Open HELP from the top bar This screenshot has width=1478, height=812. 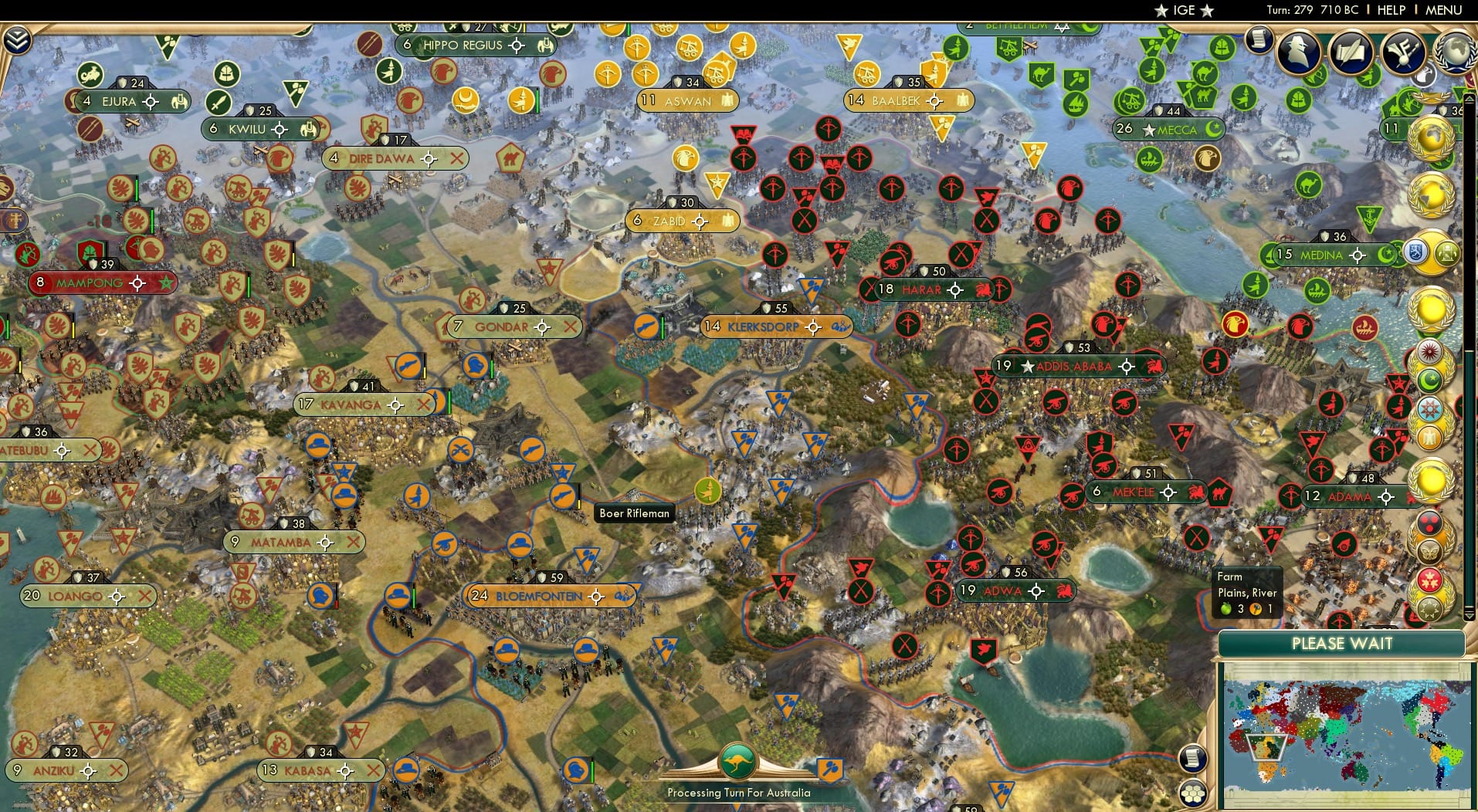(x=1388, y=10)
